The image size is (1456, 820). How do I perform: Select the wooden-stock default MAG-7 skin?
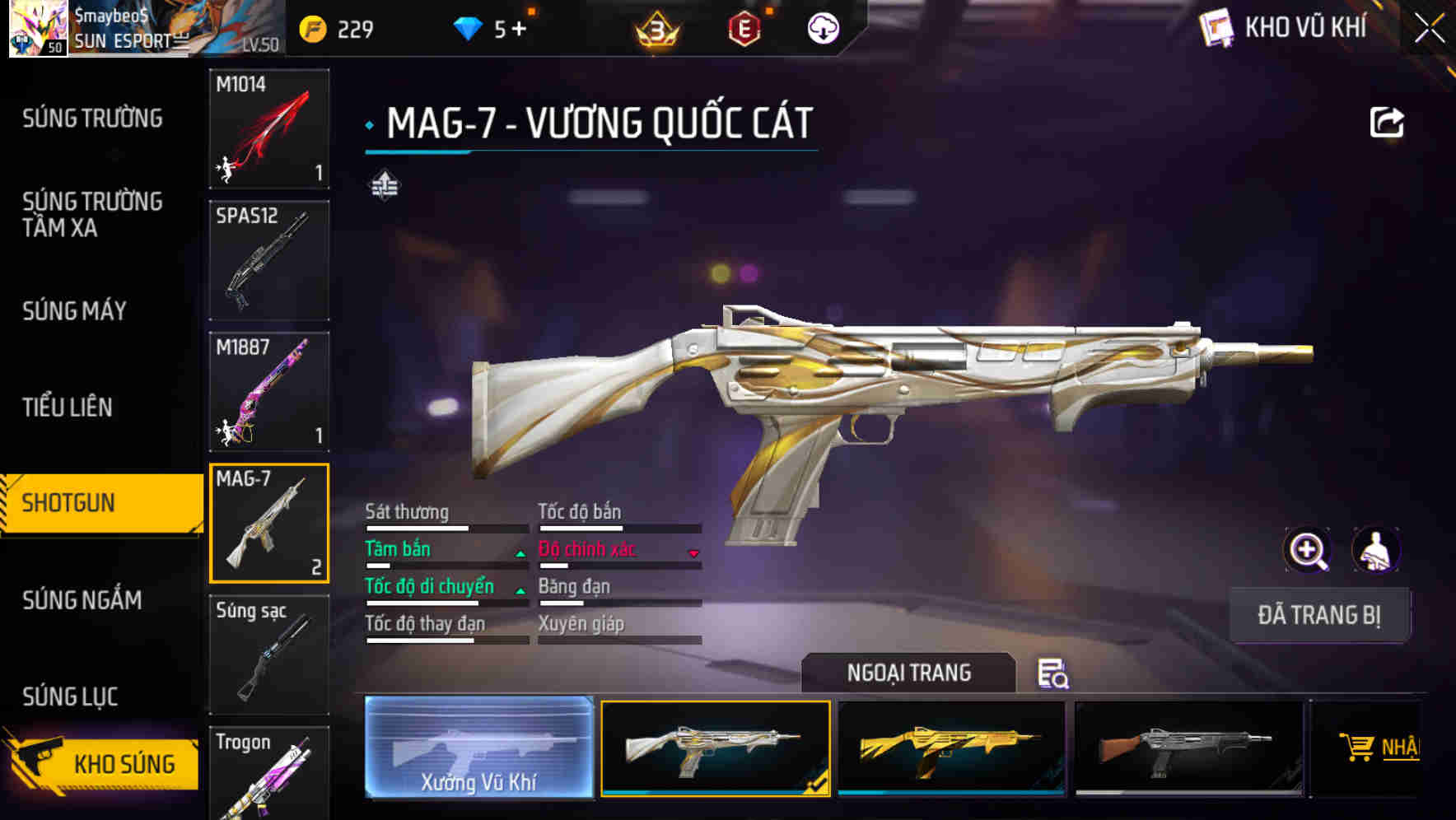(1188, 748)
